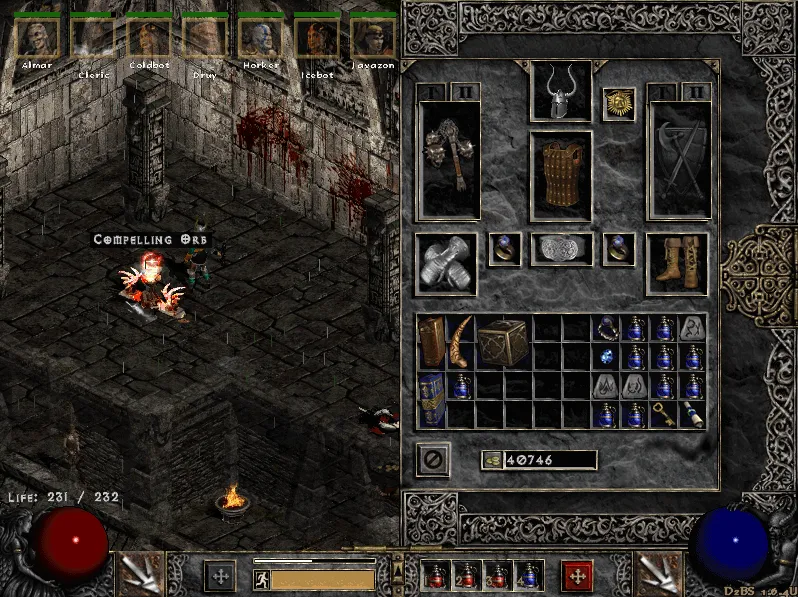
Task: Select Almar's party portrait
Action: click(x=37, y=36)
